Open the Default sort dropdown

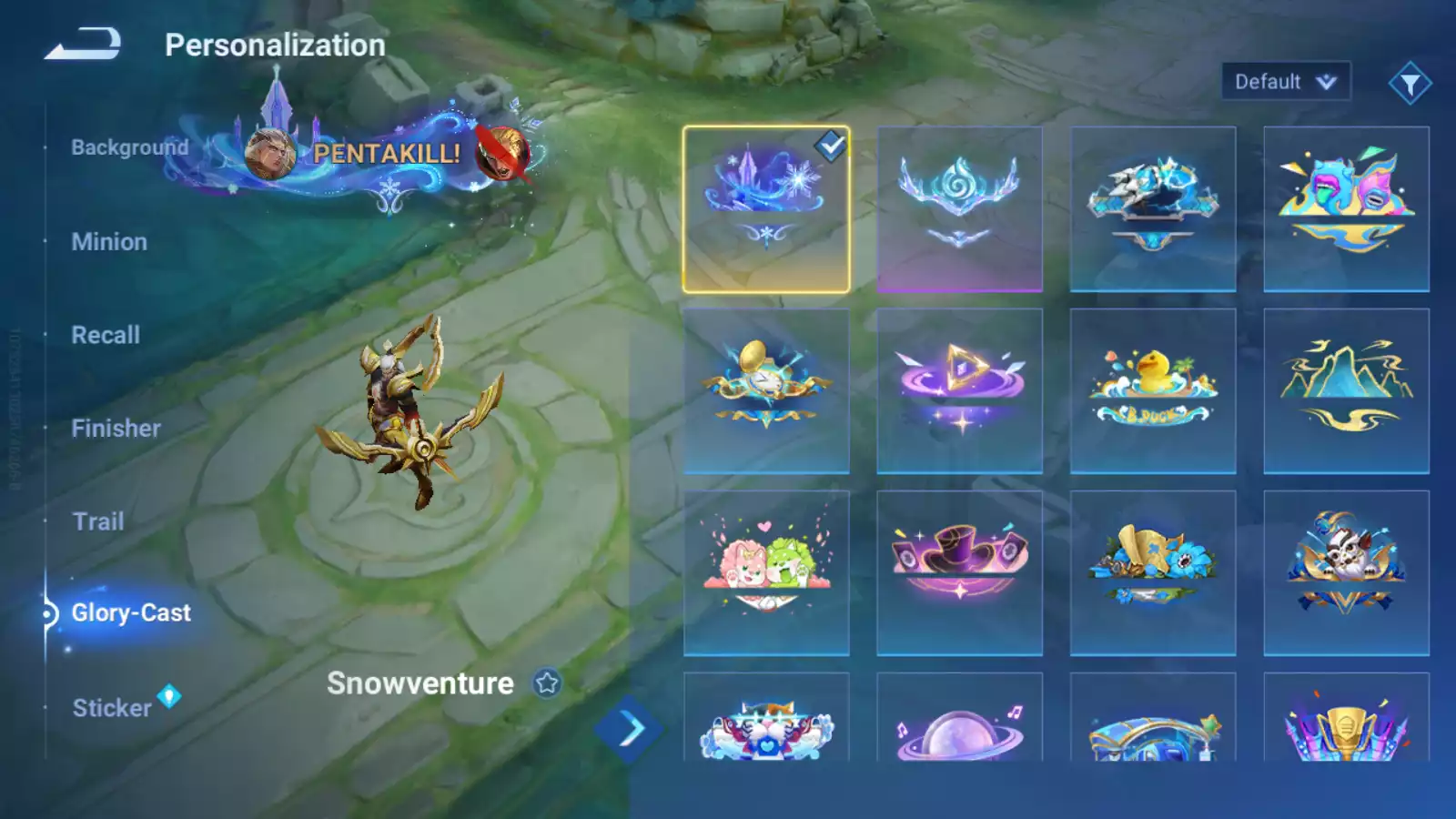(x=1285, y=82)
